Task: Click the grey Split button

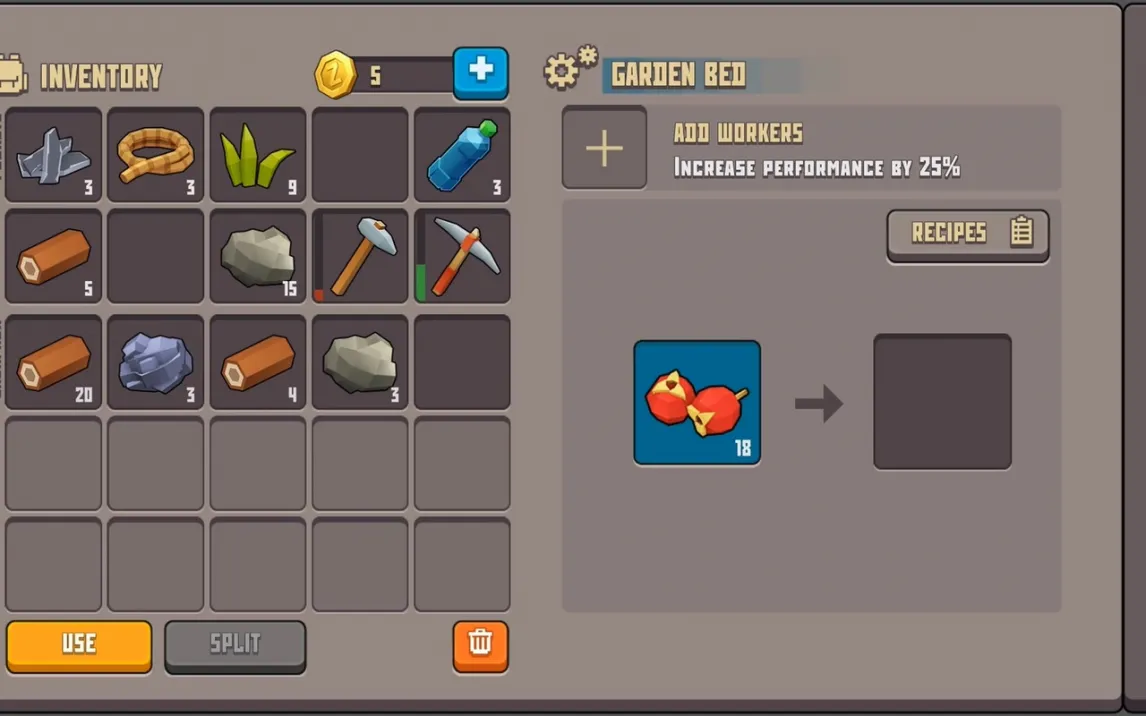Action: pos(235,645)
